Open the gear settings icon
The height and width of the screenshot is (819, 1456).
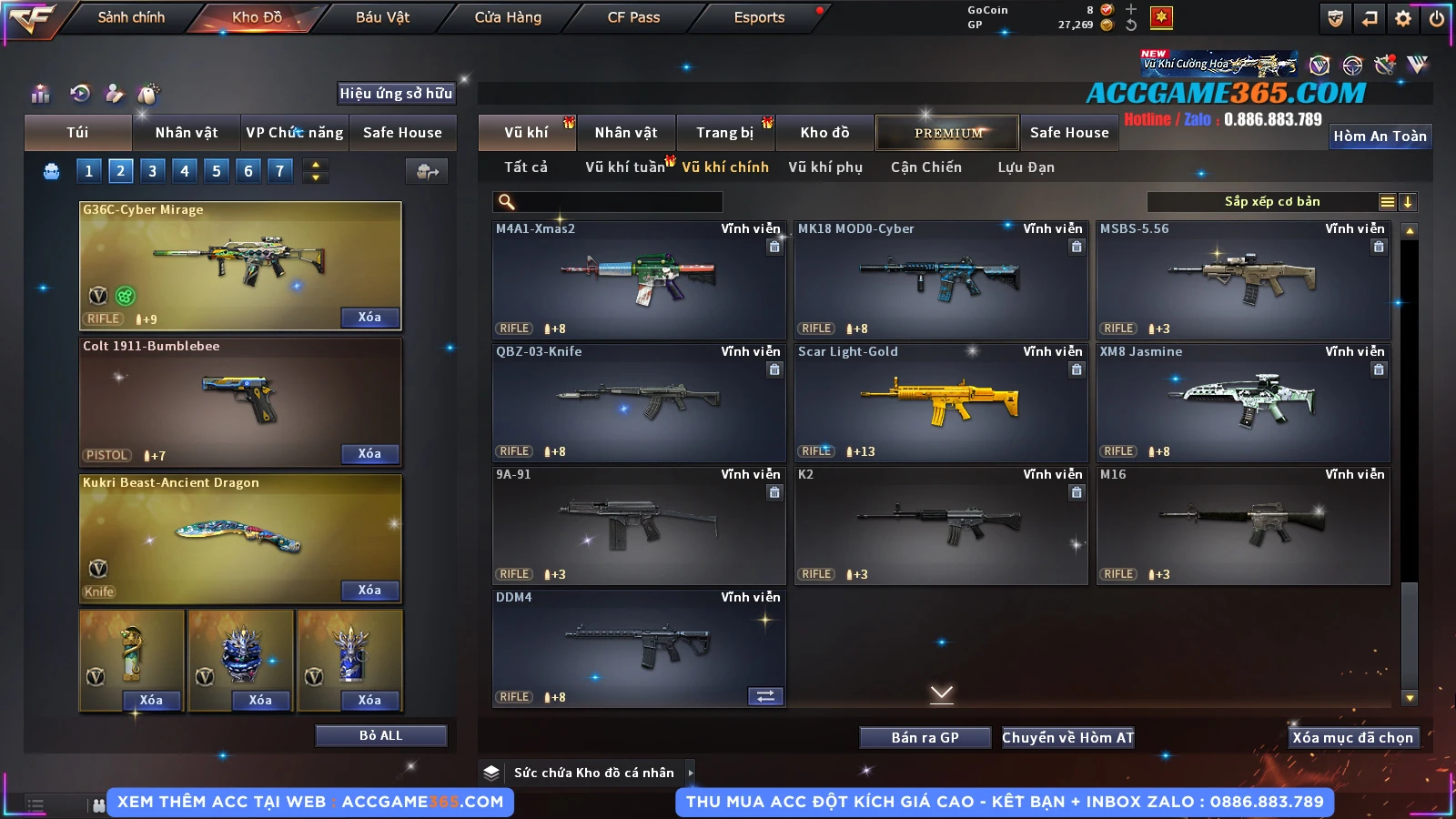(x=1403, y=18)
